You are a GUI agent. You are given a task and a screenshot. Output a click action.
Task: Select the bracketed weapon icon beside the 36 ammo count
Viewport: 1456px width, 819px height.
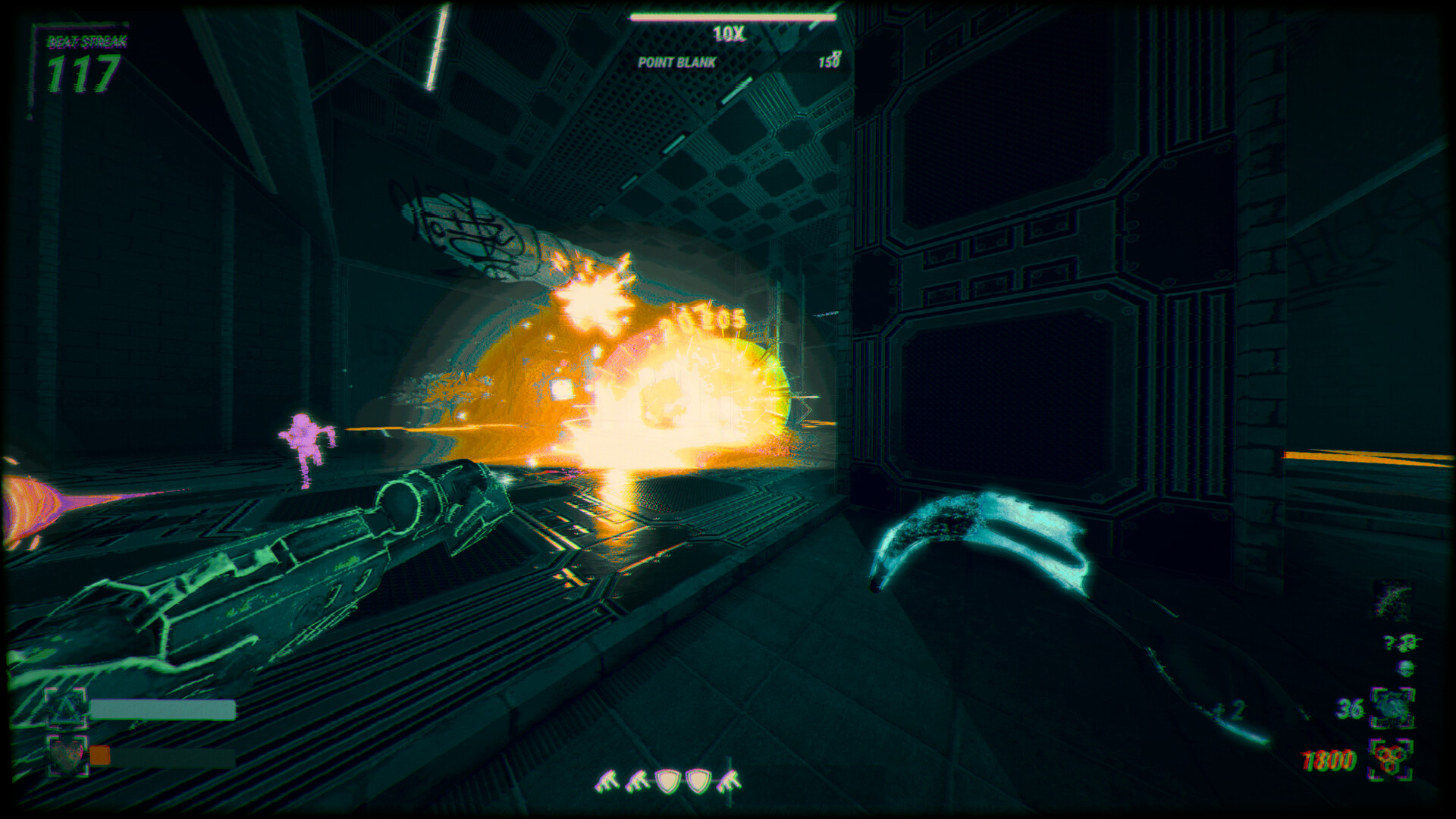pos(1393,706)
